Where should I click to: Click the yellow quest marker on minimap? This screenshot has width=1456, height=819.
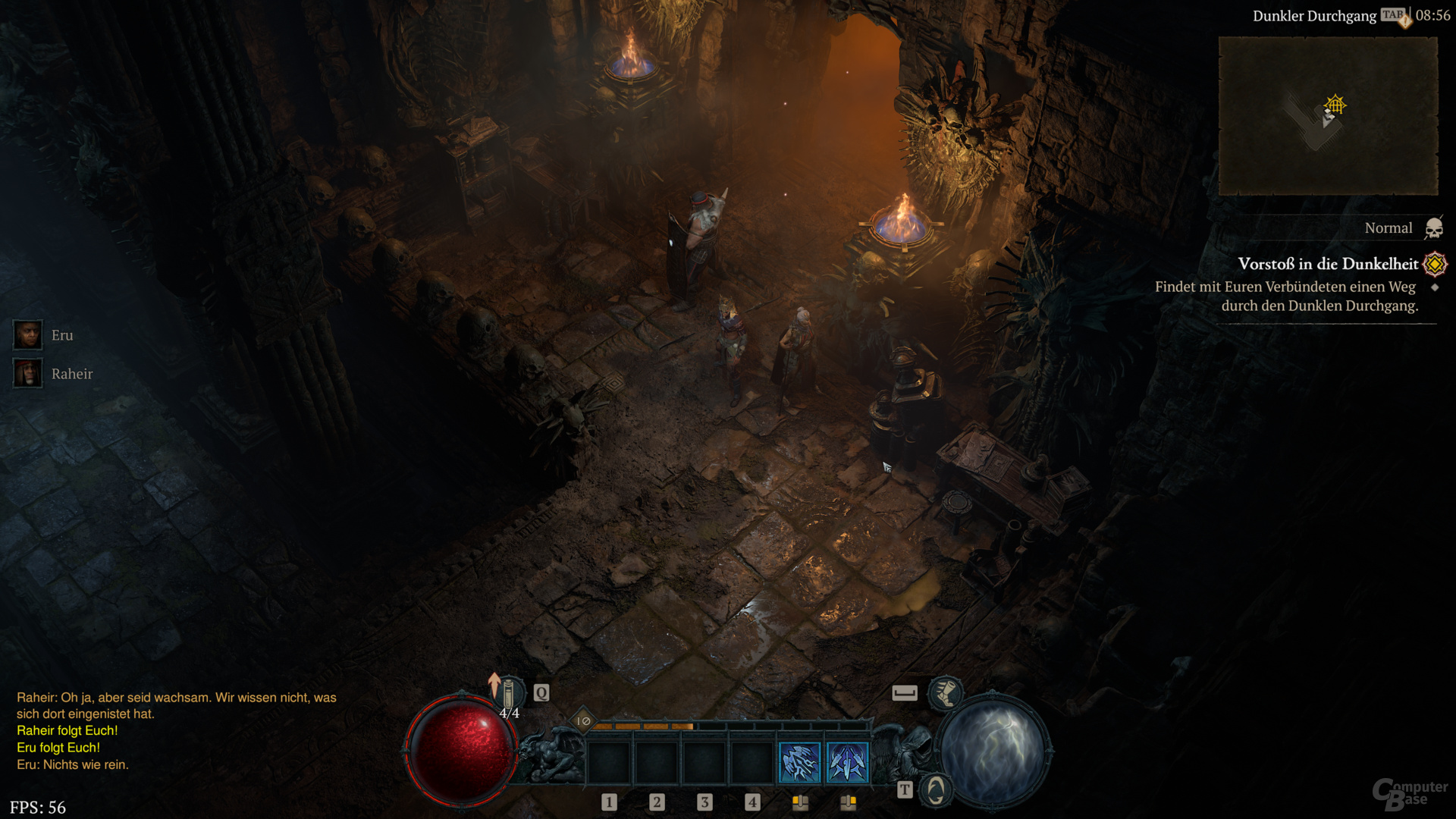1335,105
